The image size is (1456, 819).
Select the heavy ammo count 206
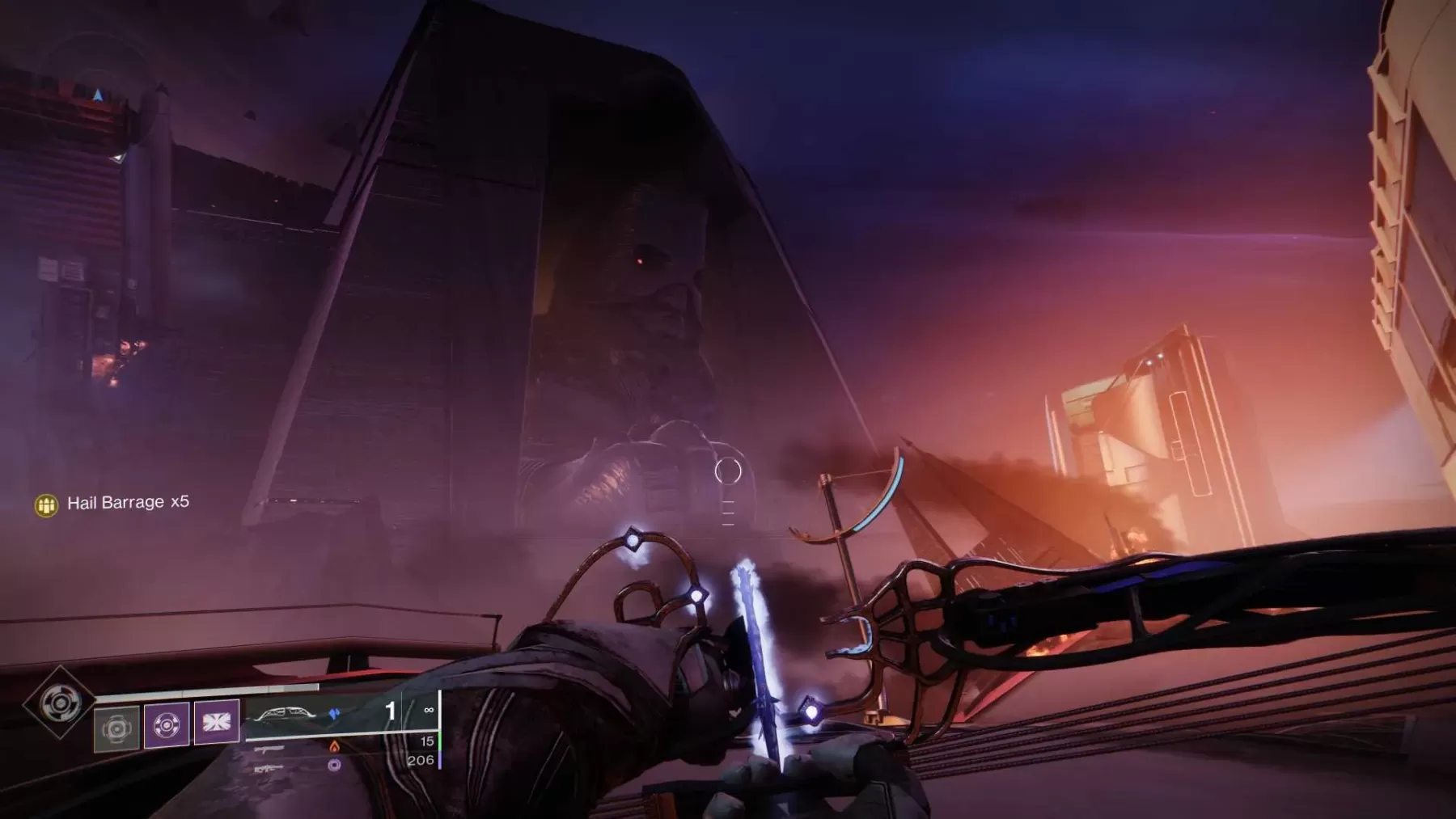(x=421, y=759)
